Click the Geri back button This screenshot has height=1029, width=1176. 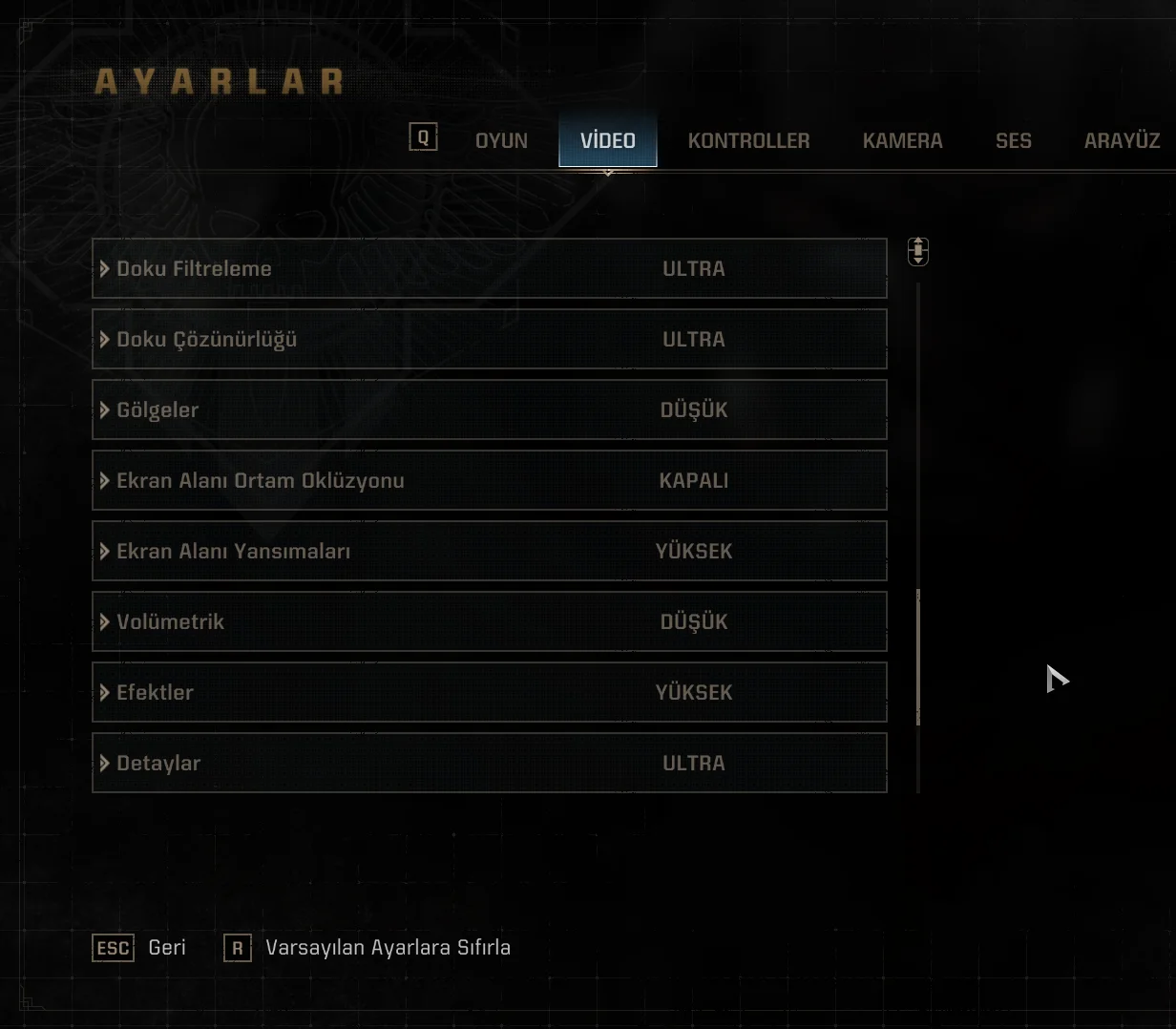[x=140, y=948]
